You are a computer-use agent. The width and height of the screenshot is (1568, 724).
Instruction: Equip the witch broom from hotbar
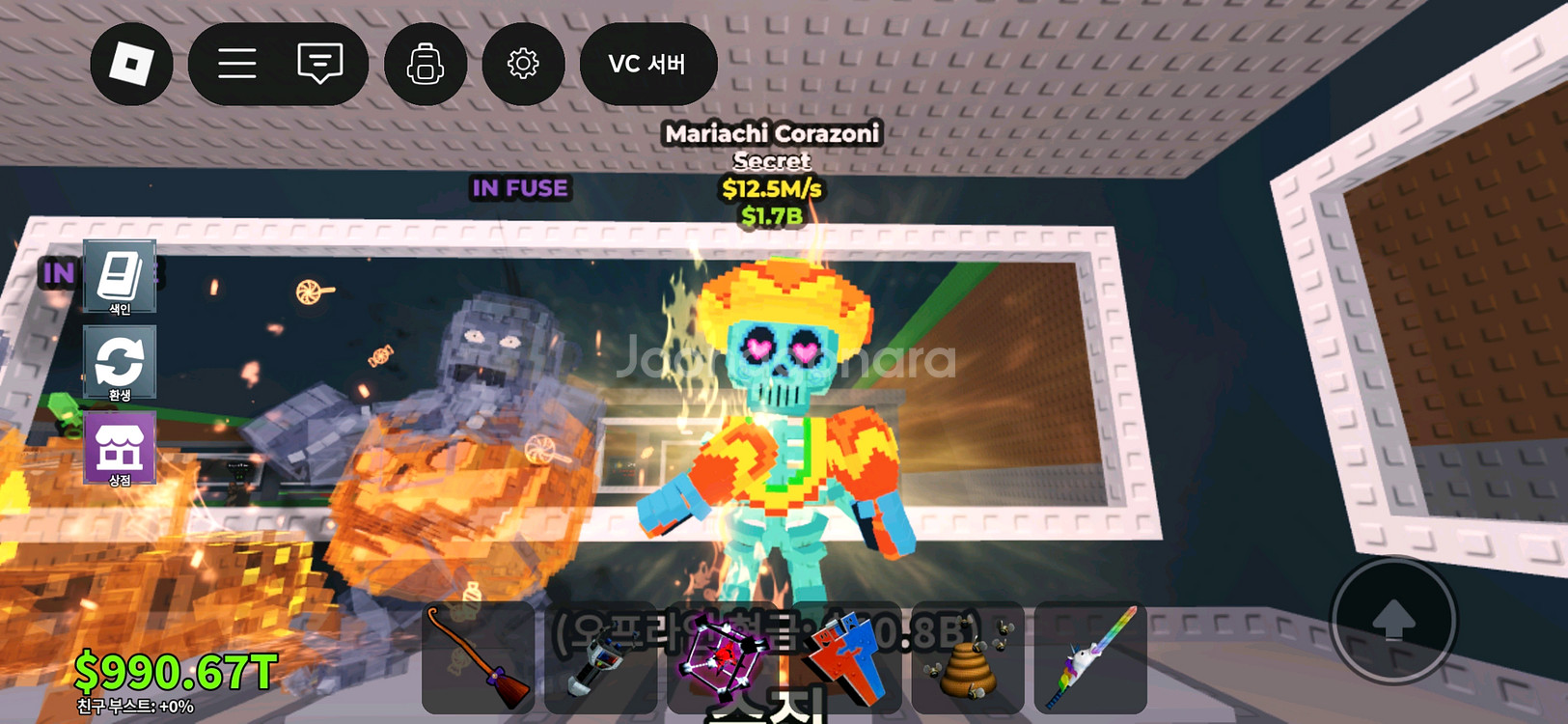point(479,657)
